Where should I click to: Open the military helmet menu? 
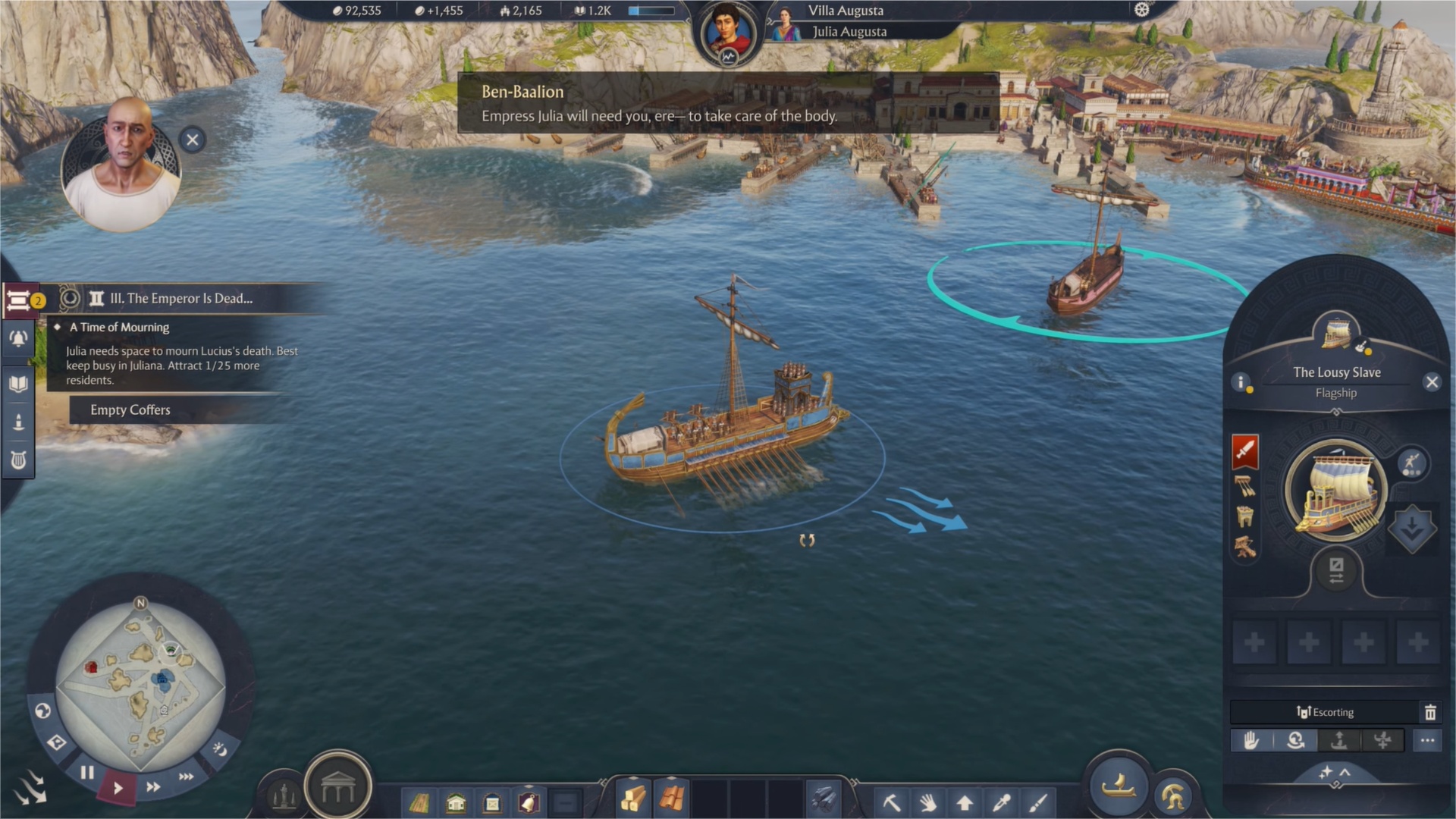[x=1172, y=797]
